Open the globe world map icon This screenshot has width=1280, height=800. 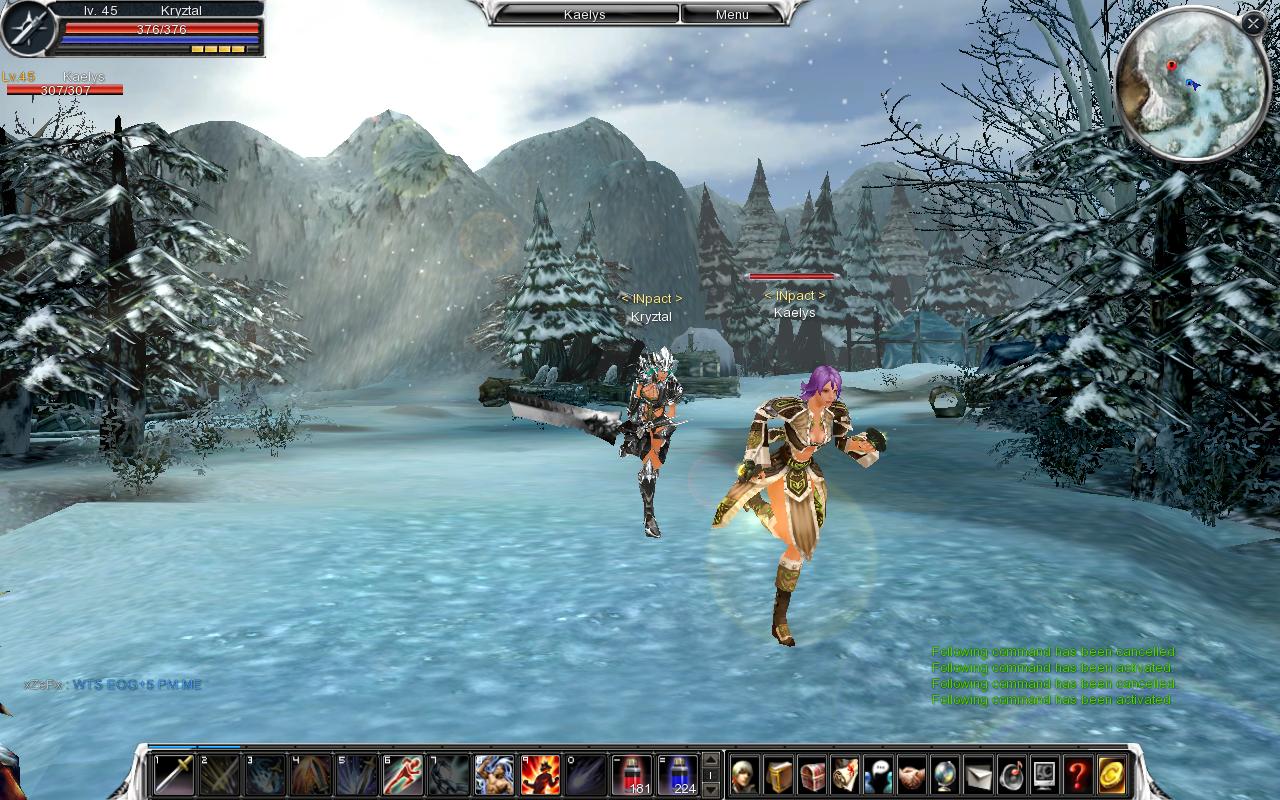coord(944,774)
